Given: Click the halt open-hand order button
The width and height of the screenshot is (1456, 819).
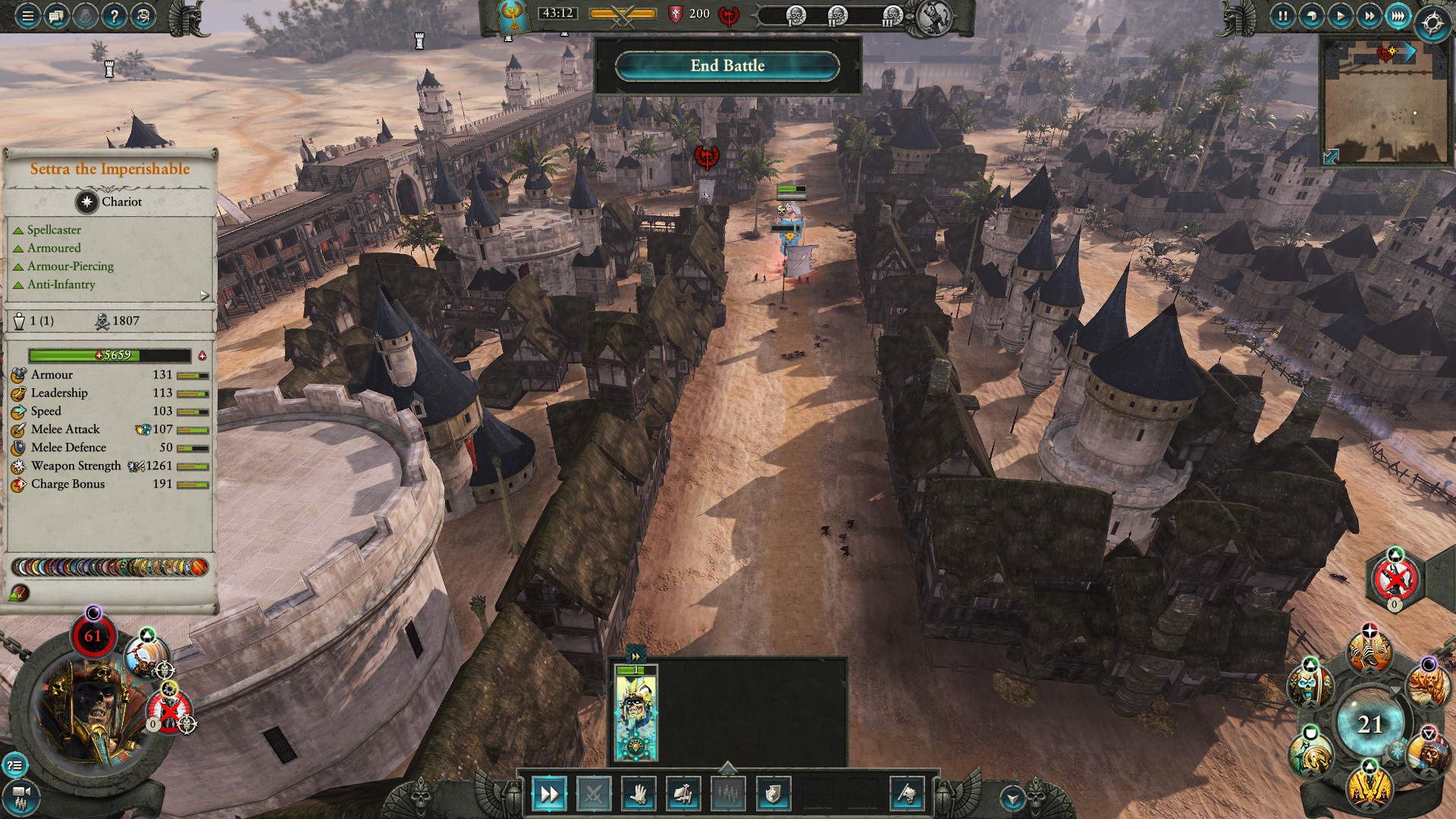Looking at the screenshot, I should pyautogui.click(x=639, y=794).
